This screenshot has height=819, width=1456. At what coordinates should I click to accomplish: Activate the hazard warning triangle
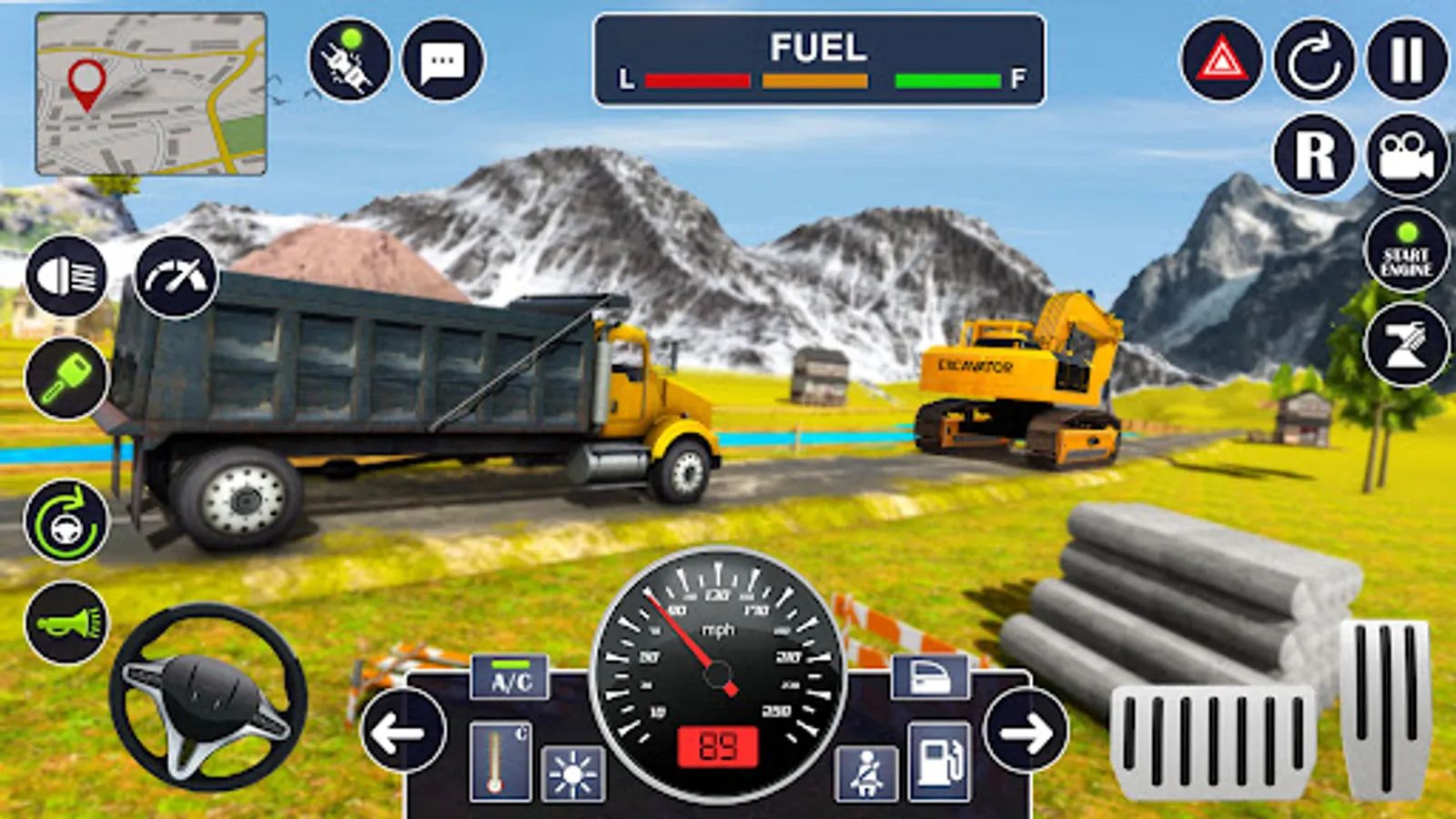coord(1221,60)
